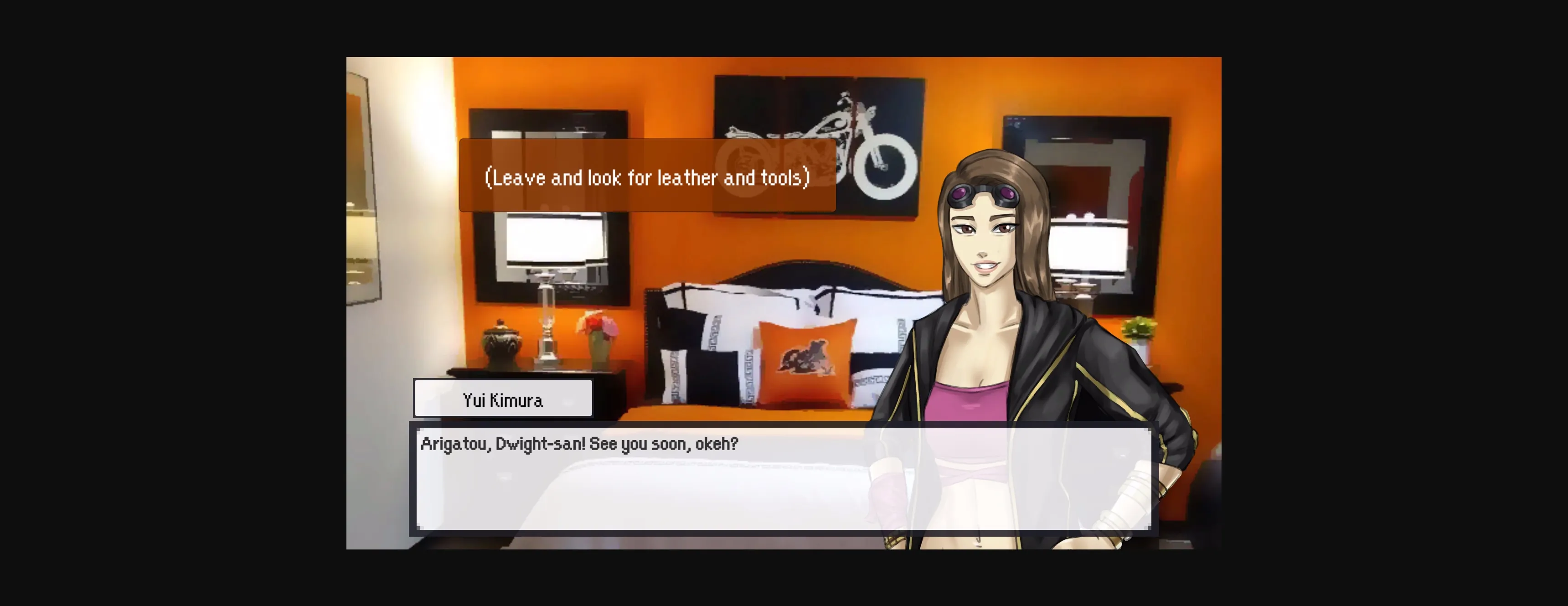The height and width of the screenshot is (606, 1568).
Task: Click the striped white pillow on the bed
Action: click(718, 332)
